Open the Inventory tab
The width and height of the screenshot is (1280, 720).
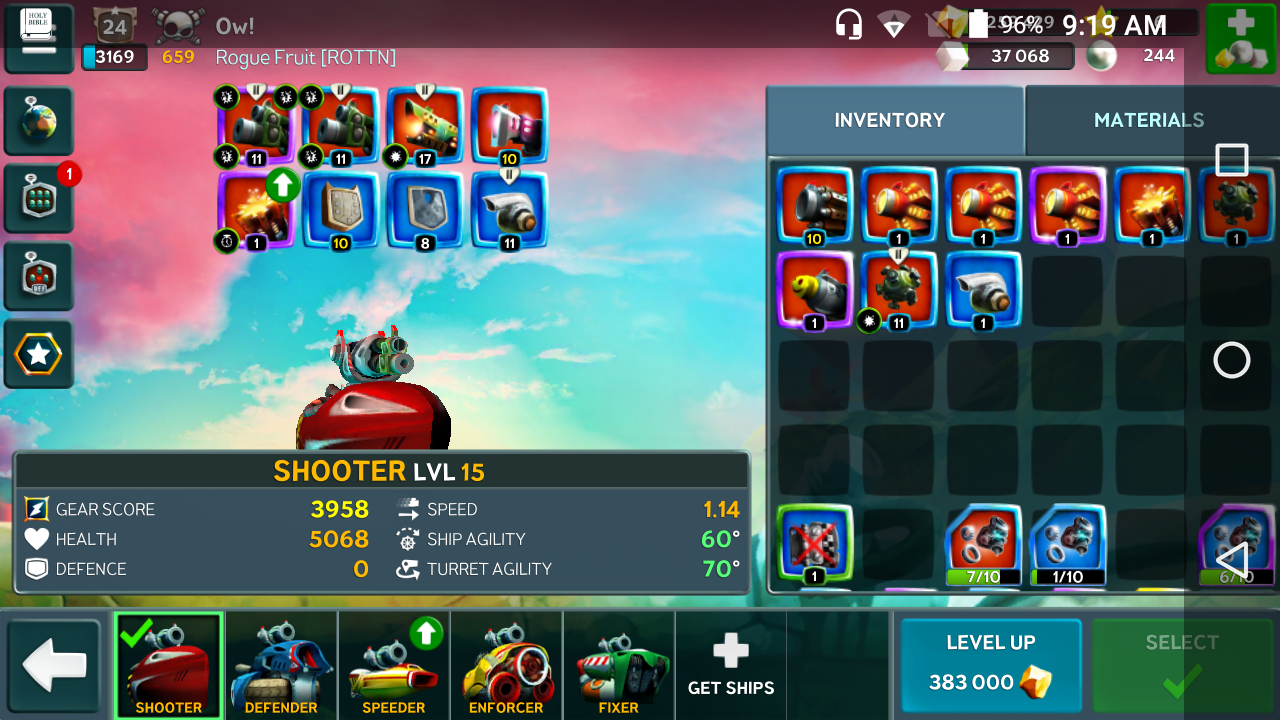889,120
